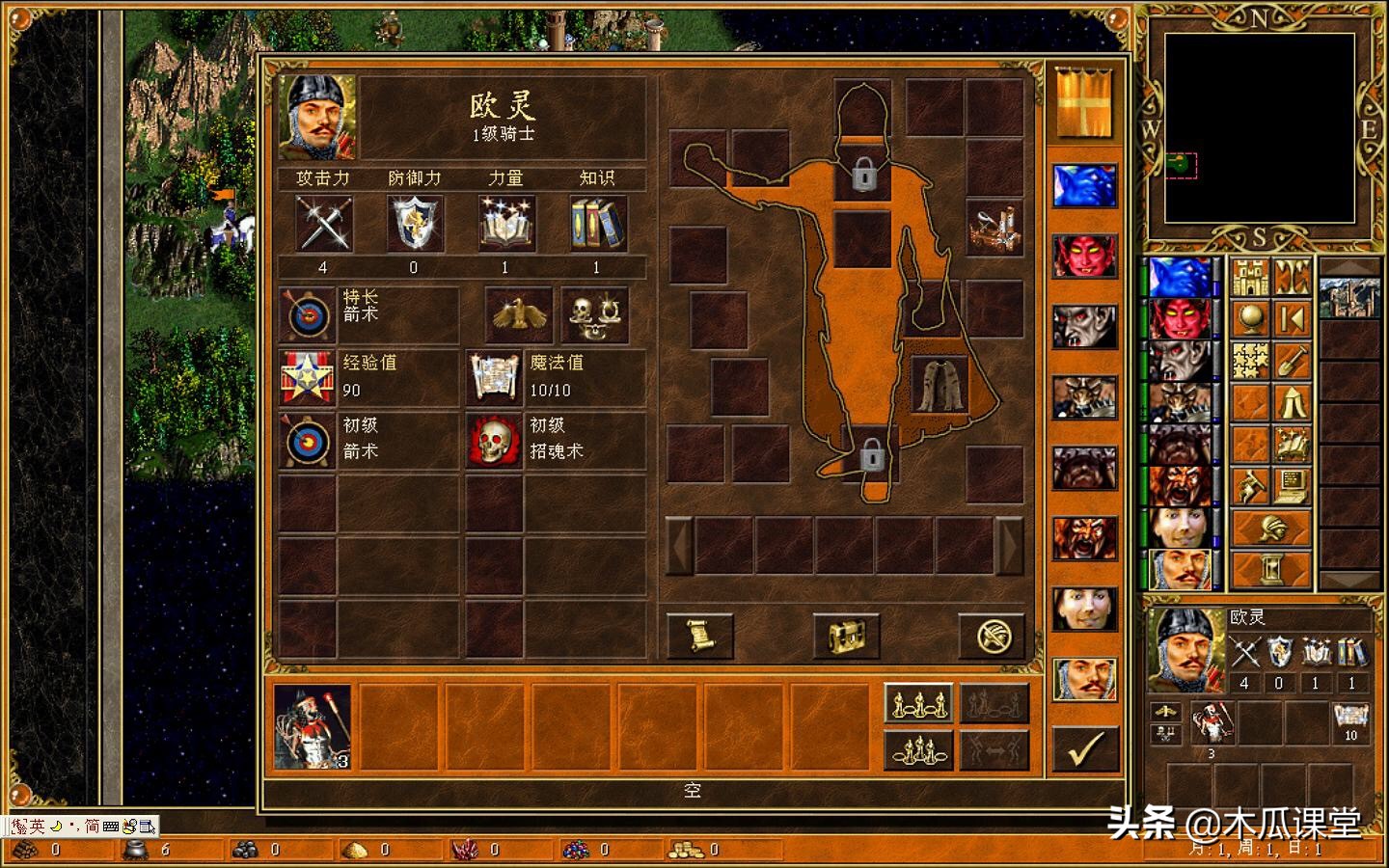Select the loose troop formation button

[918, 703]
